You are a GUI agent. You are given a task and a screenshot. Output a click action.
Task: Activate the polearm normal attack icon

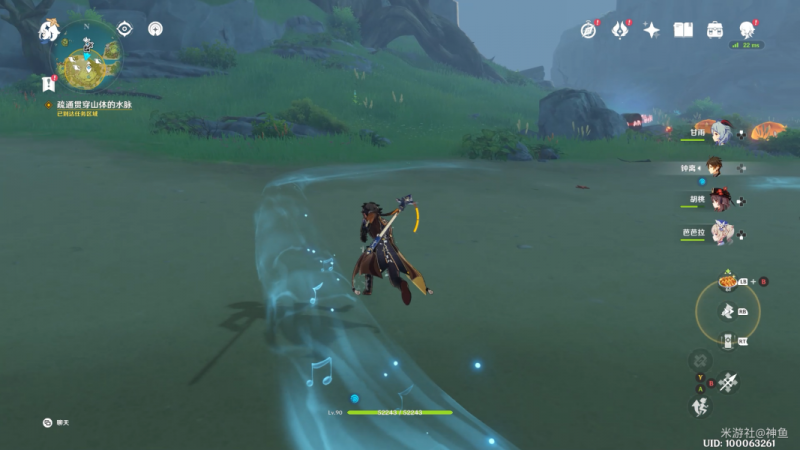point(727,381)
